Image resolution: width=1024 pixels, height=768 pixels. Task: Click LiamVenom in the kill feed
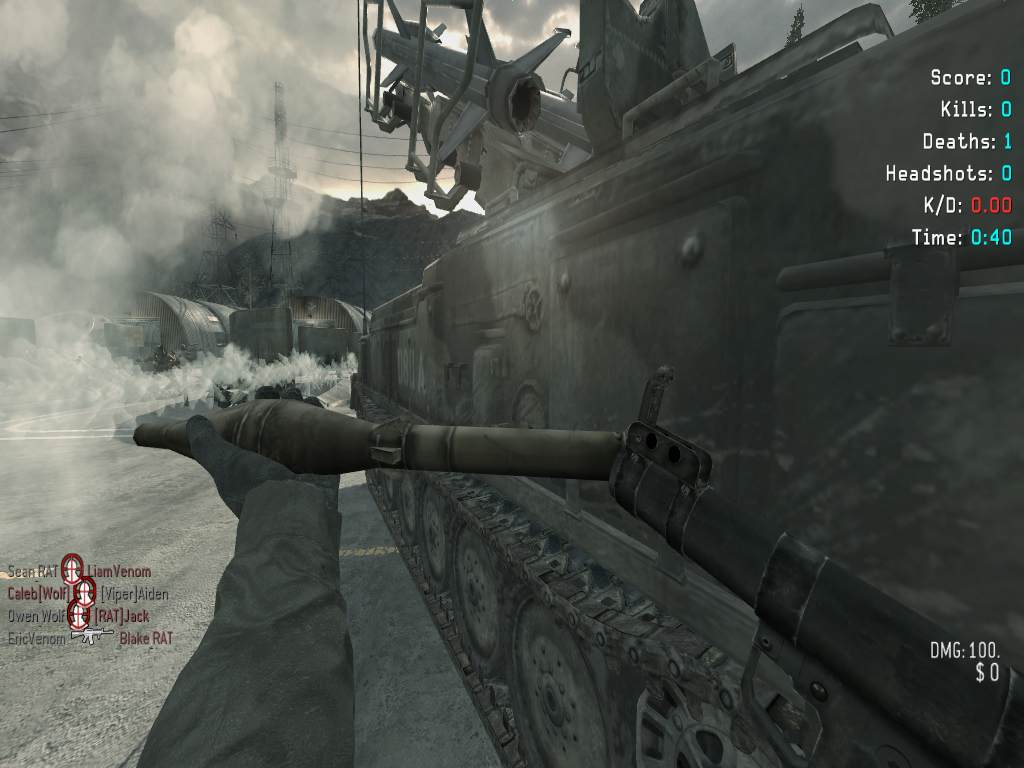(118, 572)
